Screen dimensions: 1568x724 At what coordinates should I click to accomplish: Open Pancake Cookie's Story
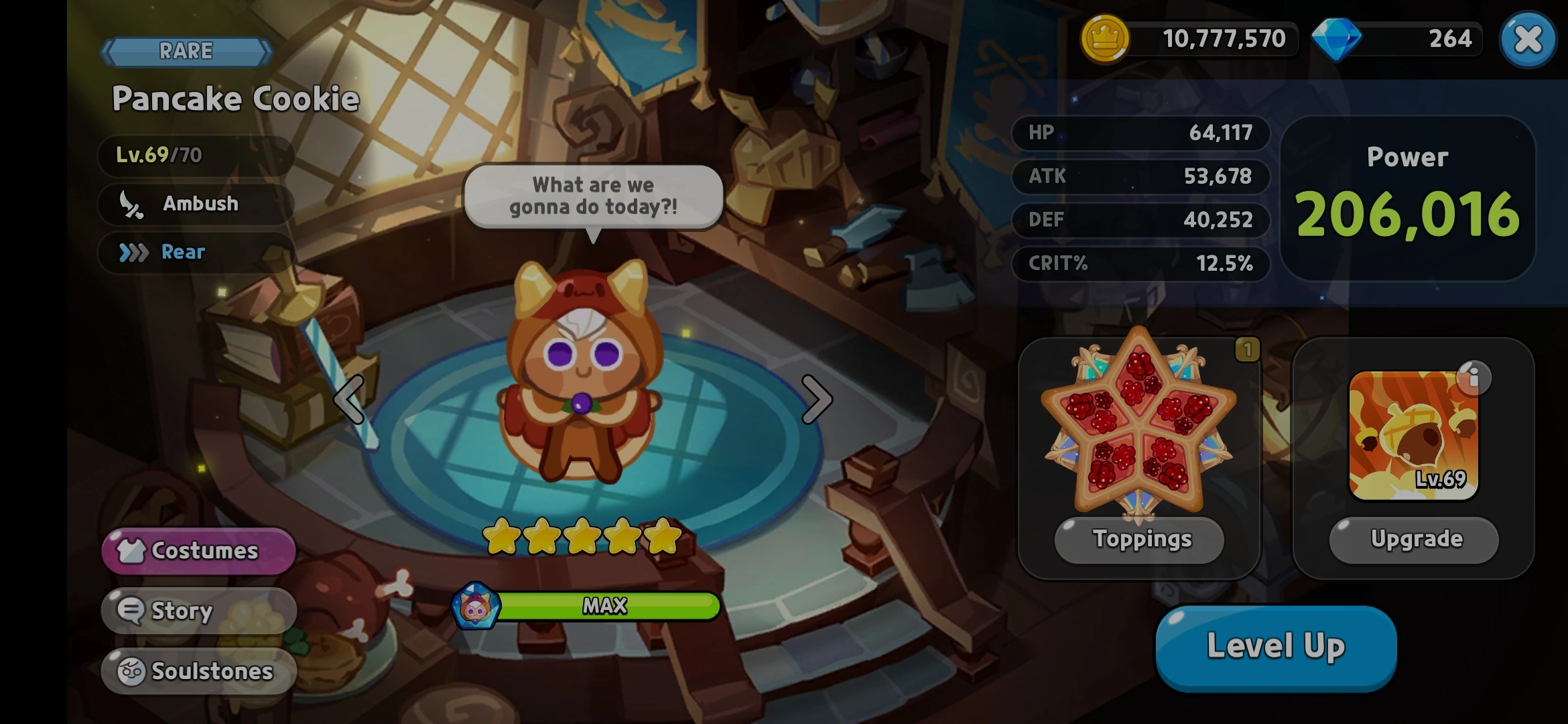[198, 611]
